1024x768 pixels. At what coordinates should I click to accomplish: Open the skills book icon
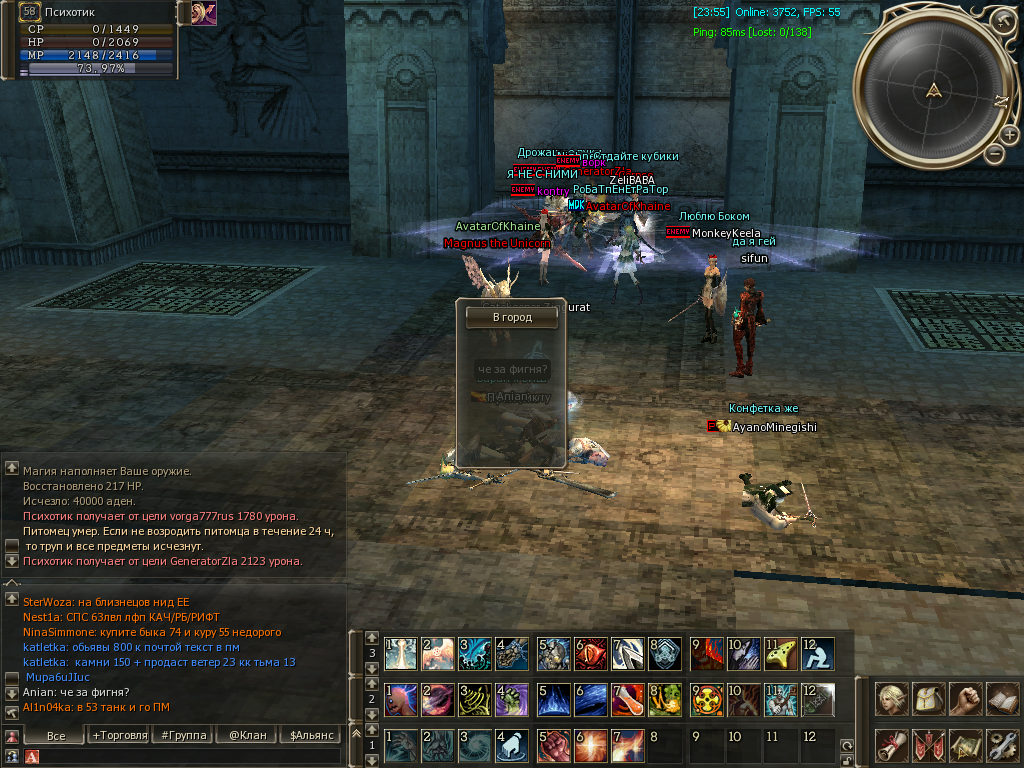[x=1001, y=699]
